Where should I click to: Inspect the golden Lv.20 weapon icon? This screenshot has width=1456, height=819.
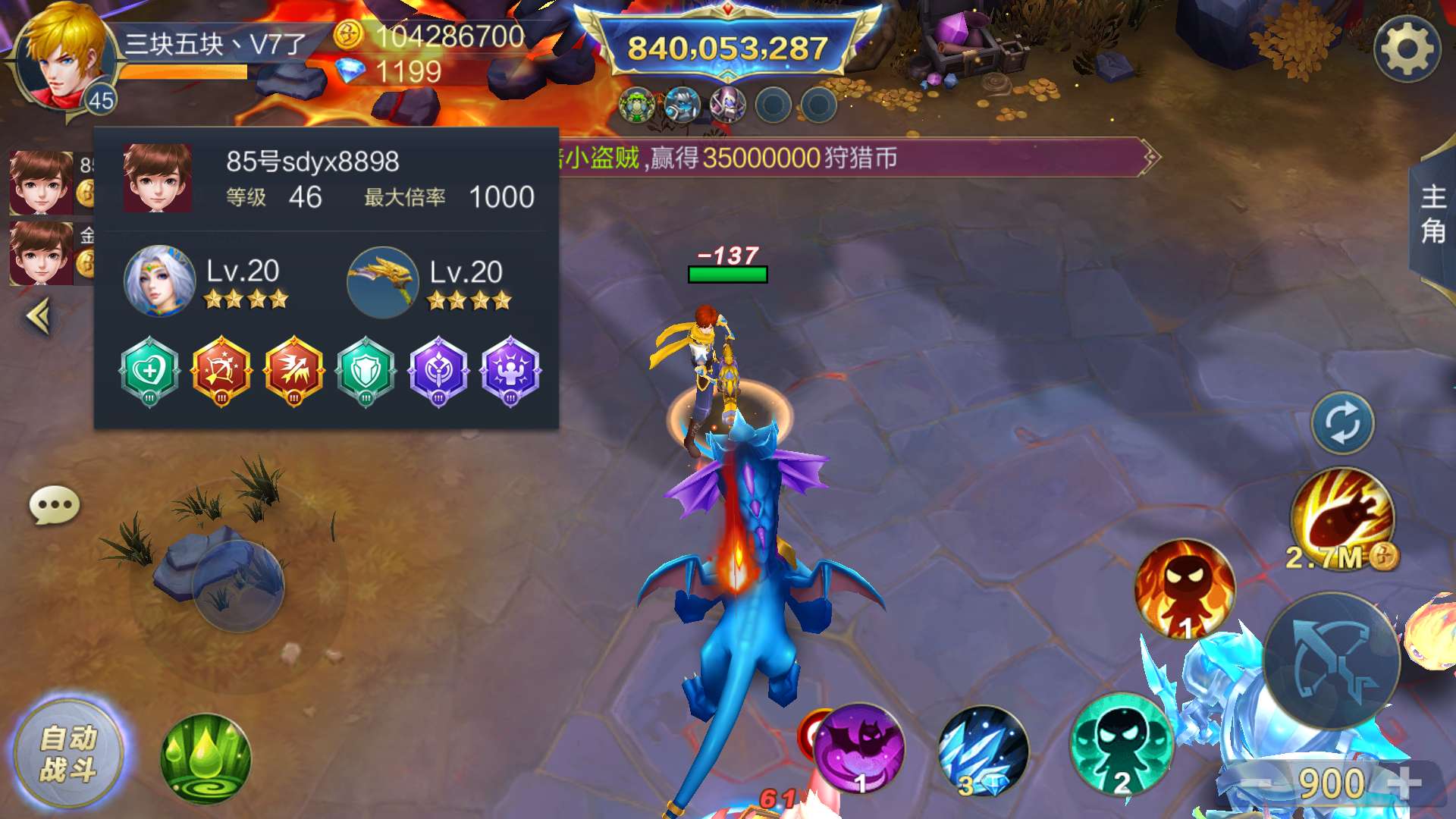tap(382, 282)
